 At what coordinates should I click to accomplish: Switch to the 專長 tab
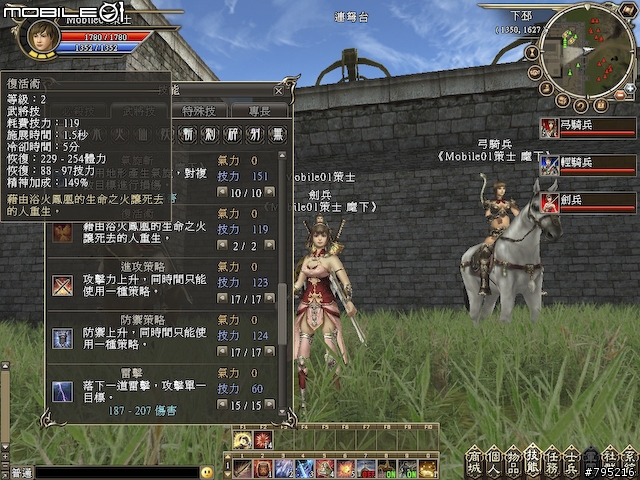tap(258, 110)
